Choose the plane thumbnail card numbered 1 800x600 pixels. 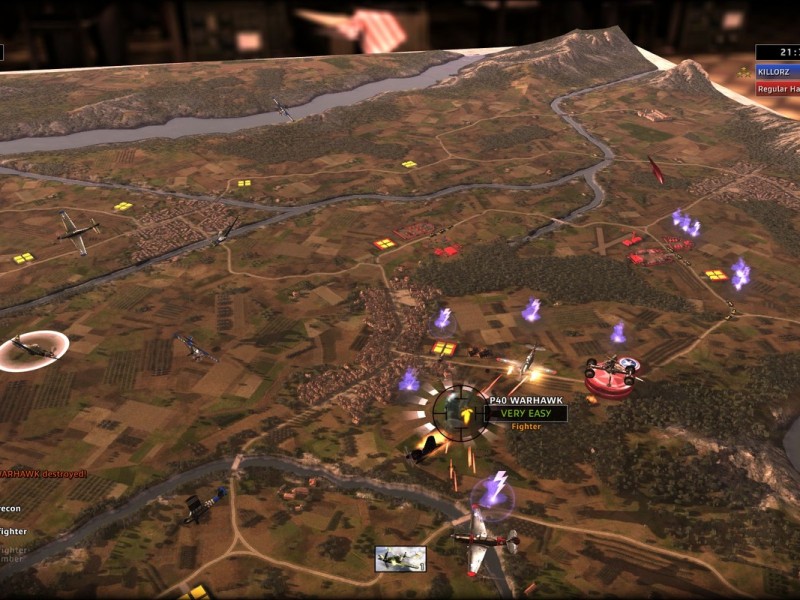coord(400,559)
